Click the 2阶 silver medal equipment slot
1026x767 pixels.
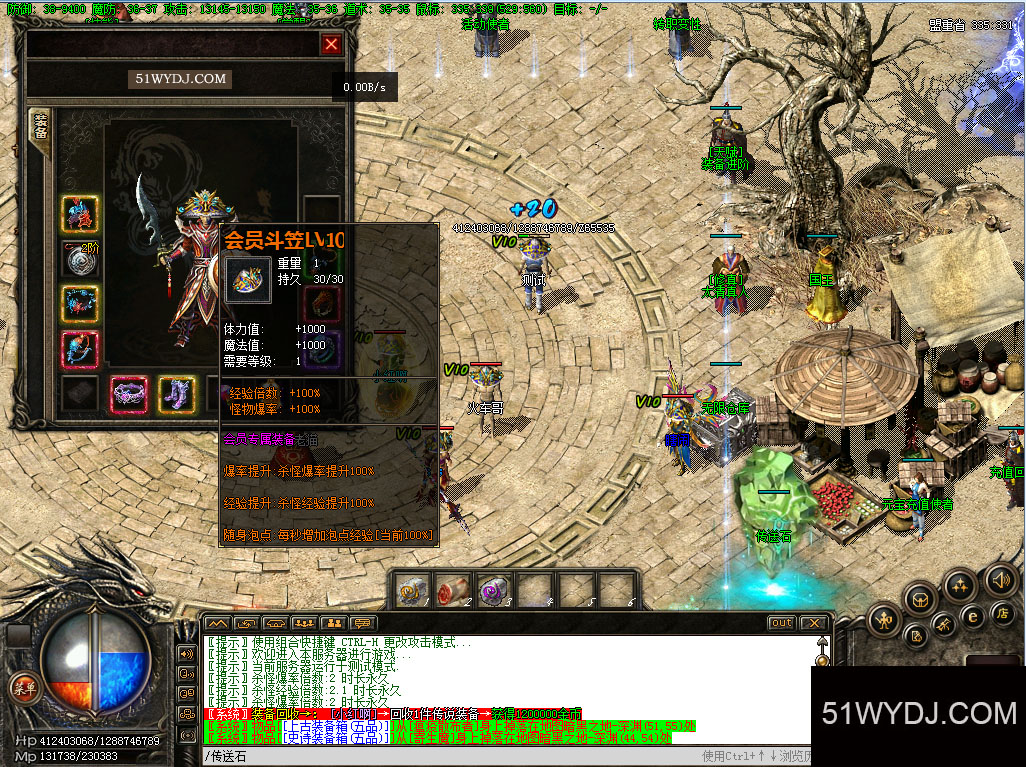coord(80,259)
